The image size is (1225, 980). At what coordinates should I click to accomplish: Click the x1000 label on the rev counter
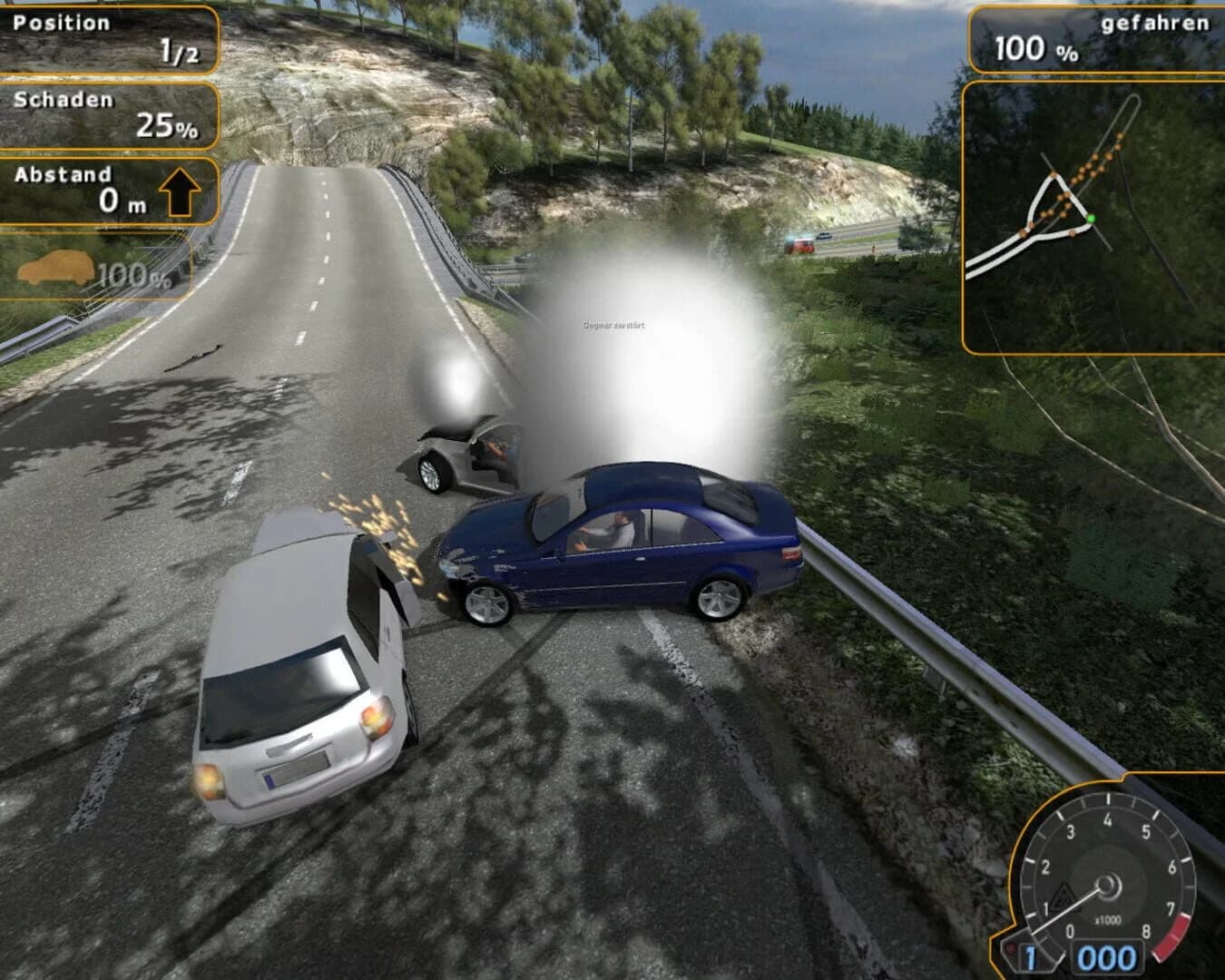click(x=1108, y=919)
